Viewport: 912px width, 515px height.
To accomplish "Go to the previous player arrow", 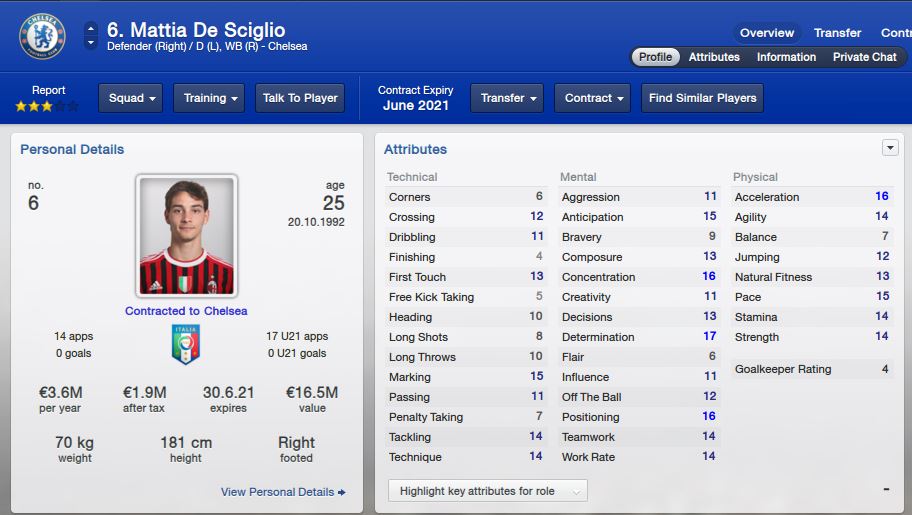I will click(91, 28).
